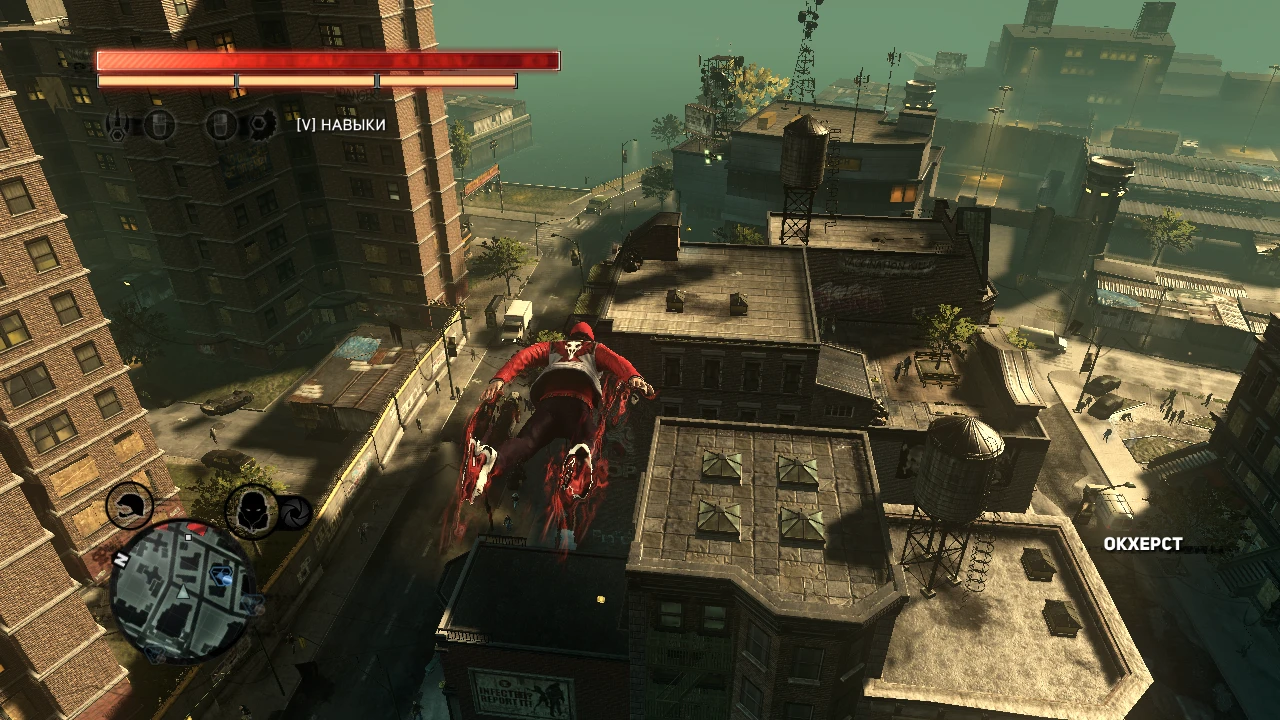Click the ОКХЕРСТ district label
This screenshot has height=720, width=1280.
tap(1143, 545)
